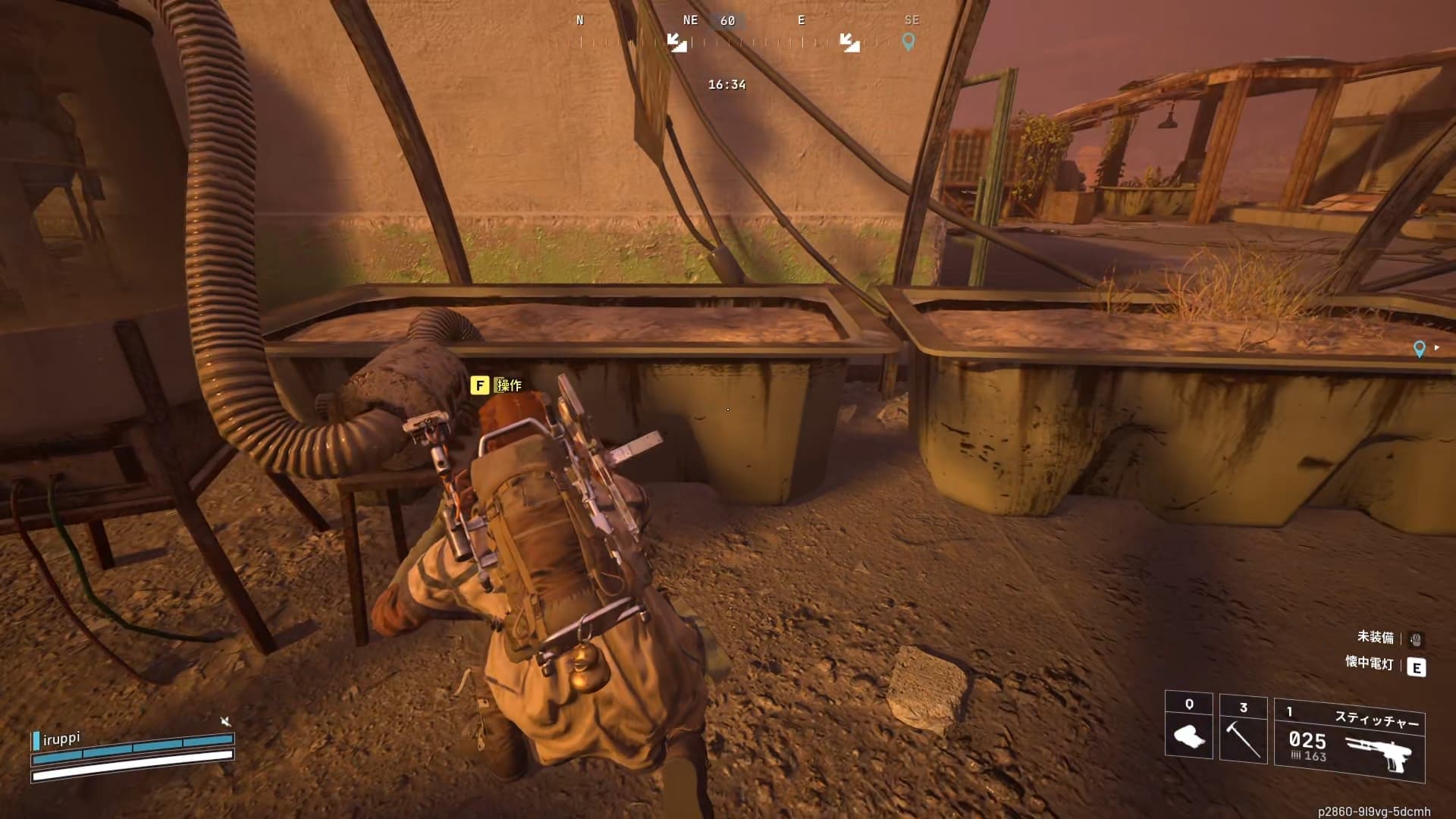Click the compass marker right of E
1456x819 pixels.
849,42
